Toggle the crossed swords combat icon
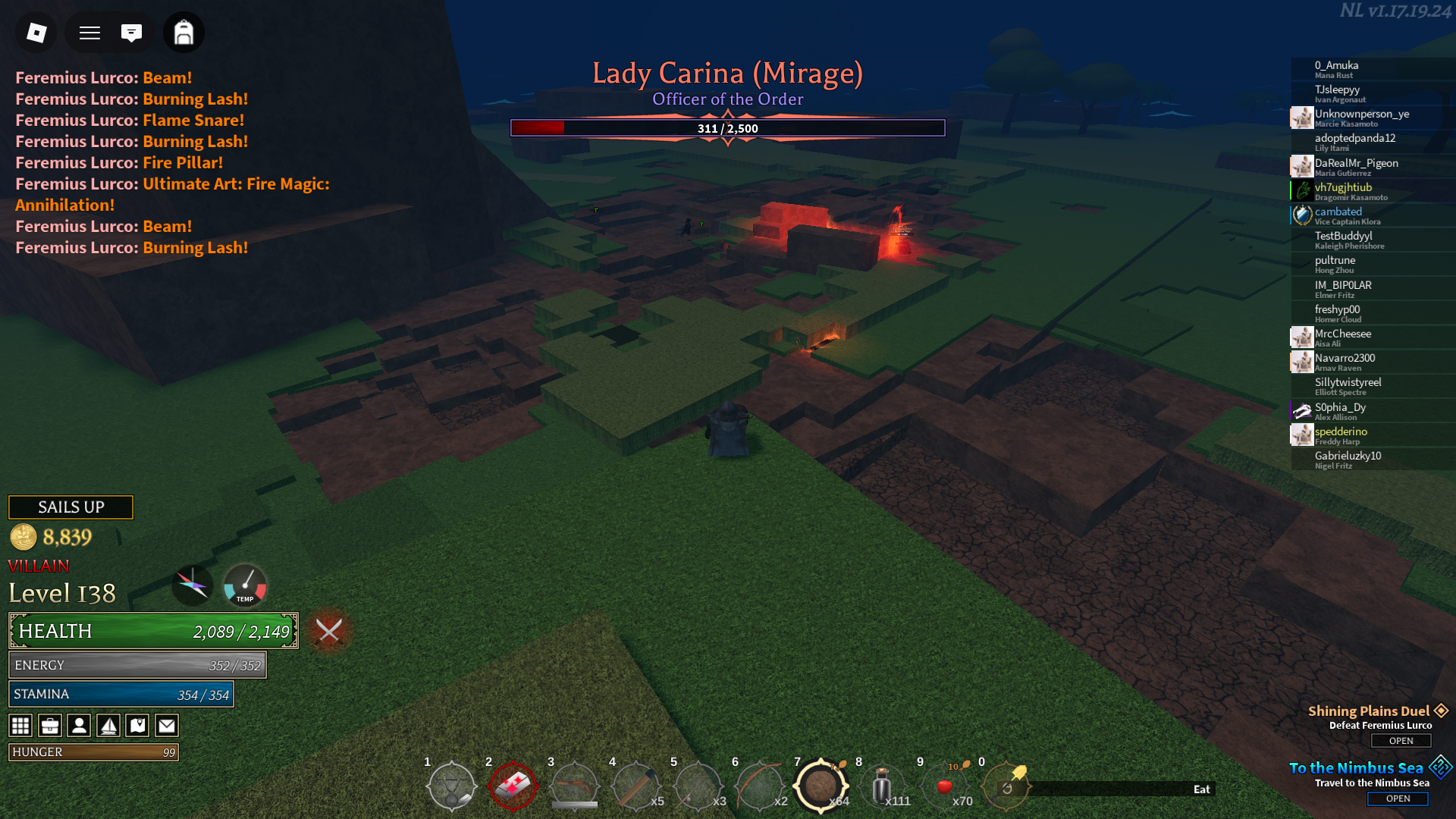The image size is (1456, 819). tap(329, 630)
